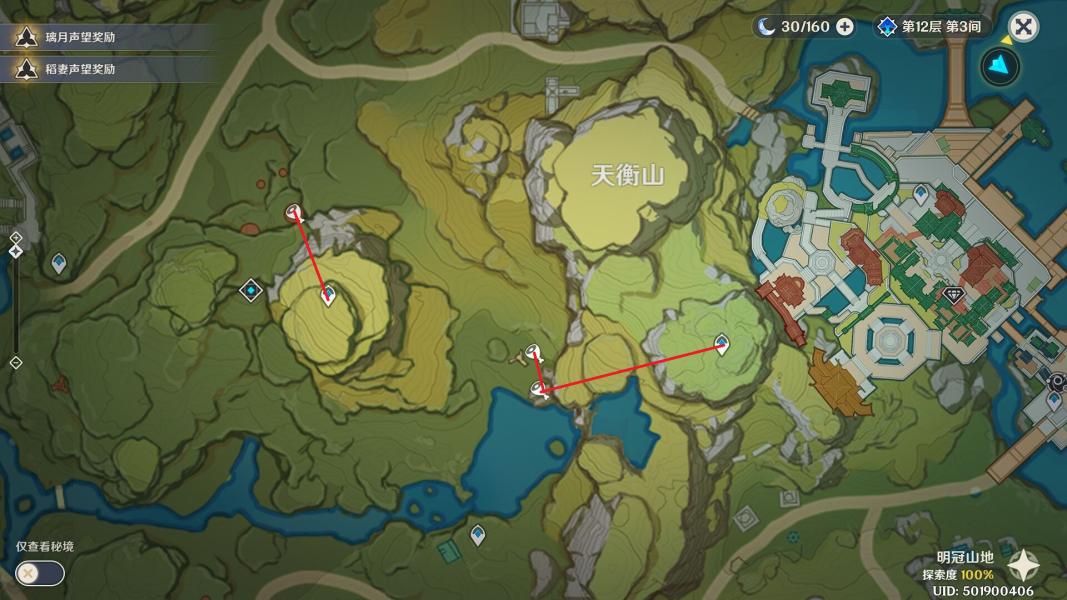Select the teleport waypoint ending the long red line
The image size is (1067, 600).
(722, 344)
